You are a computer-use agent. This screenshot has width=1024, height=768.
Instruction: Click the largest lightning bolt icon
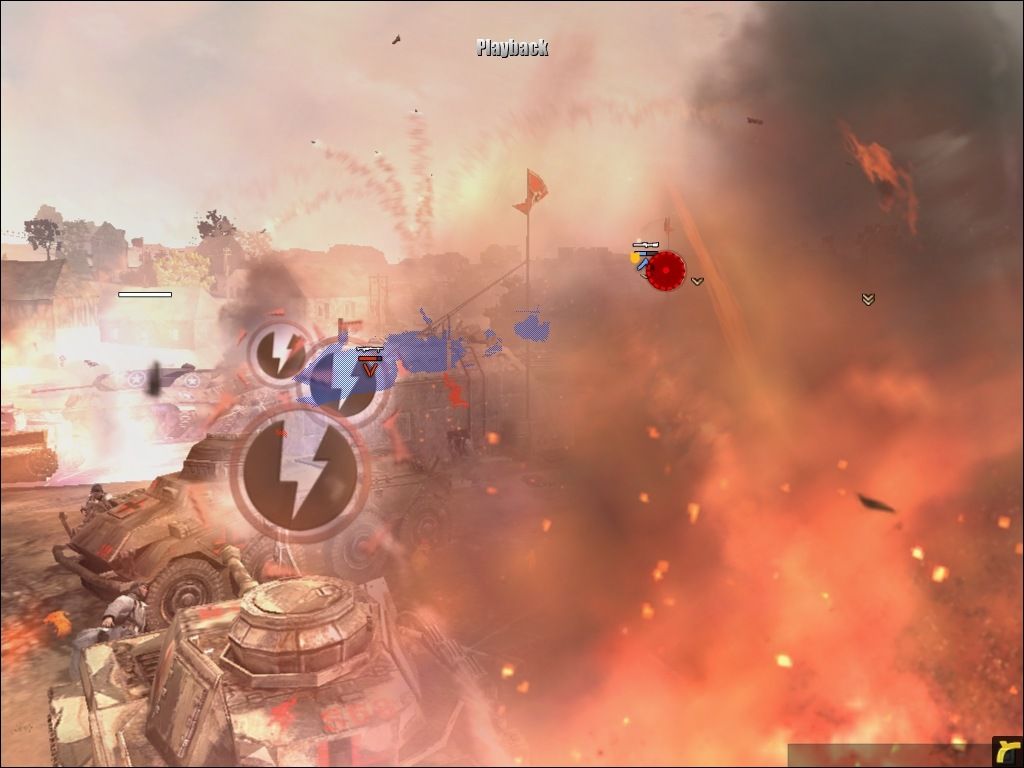coord(300,474)
